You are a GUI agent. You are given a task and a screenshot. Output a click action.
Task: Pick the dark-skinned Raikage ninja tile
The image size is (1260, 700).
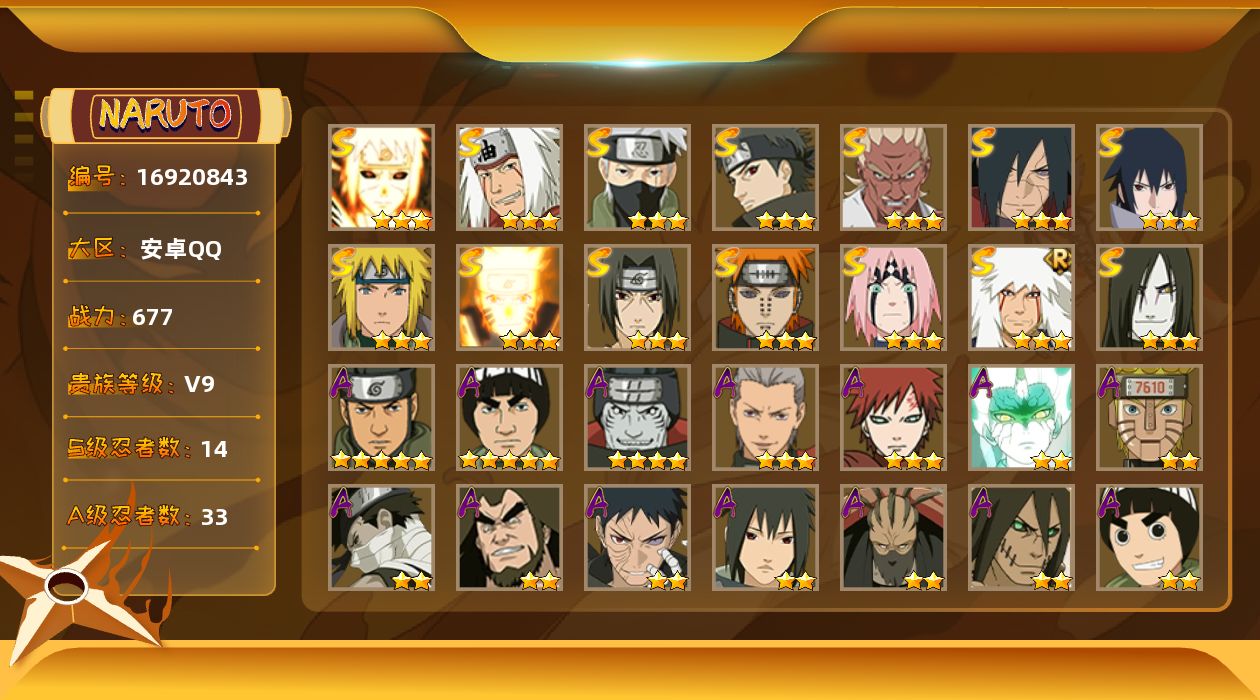(x=894, y=178)
